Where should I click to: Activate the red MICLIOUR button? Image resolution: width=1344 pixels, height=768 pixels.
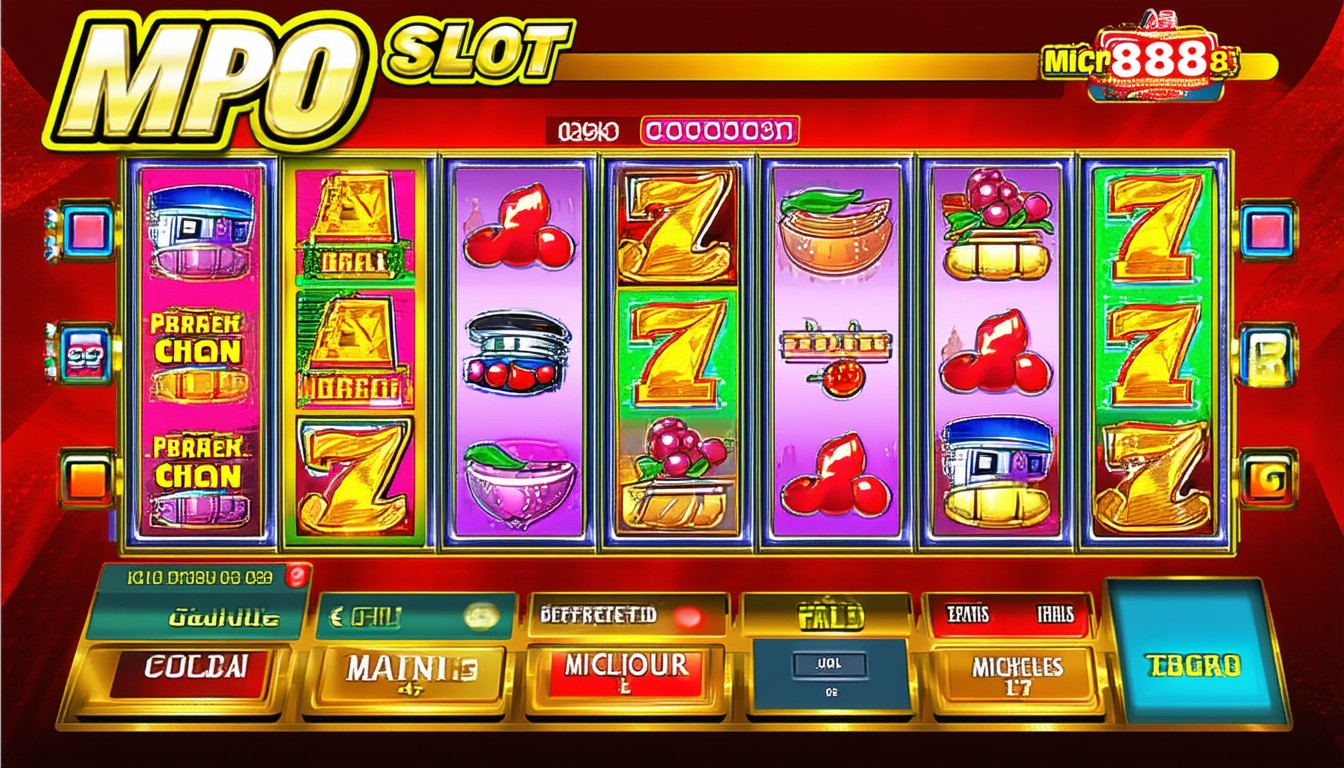(626, 671)
